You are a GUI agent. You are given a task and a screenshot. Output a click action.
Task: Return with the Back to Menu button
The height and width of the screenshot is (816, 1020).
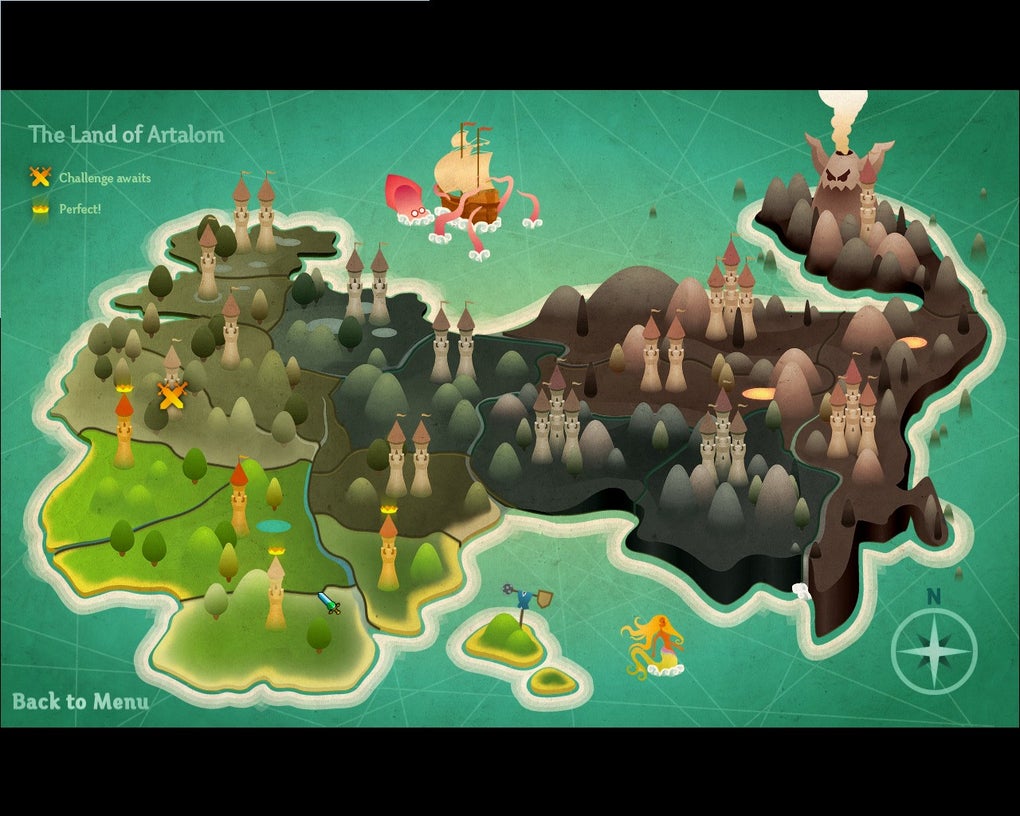coord(80,701)
